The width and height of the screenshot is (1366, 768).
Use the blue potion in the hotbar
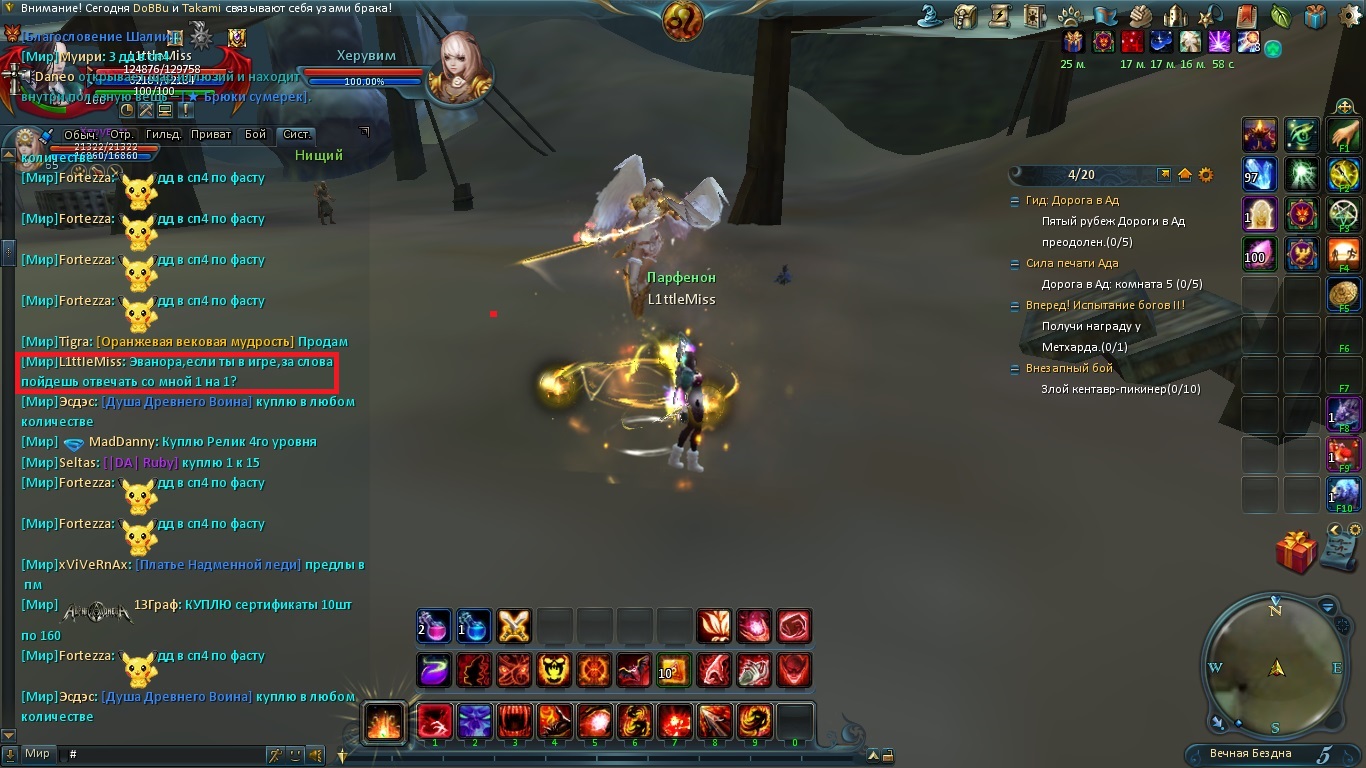coord(474,626)
